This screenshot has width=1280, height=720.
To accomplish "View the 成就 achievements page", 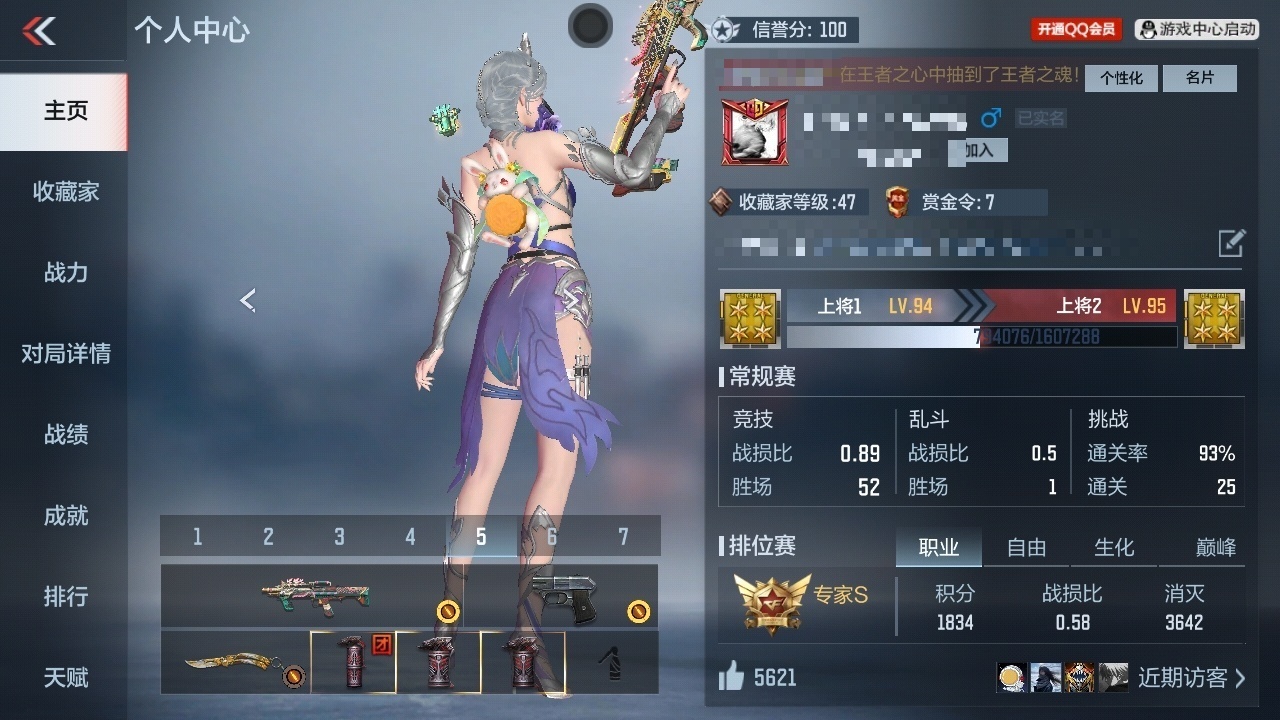I will click(x=65, y=516).
